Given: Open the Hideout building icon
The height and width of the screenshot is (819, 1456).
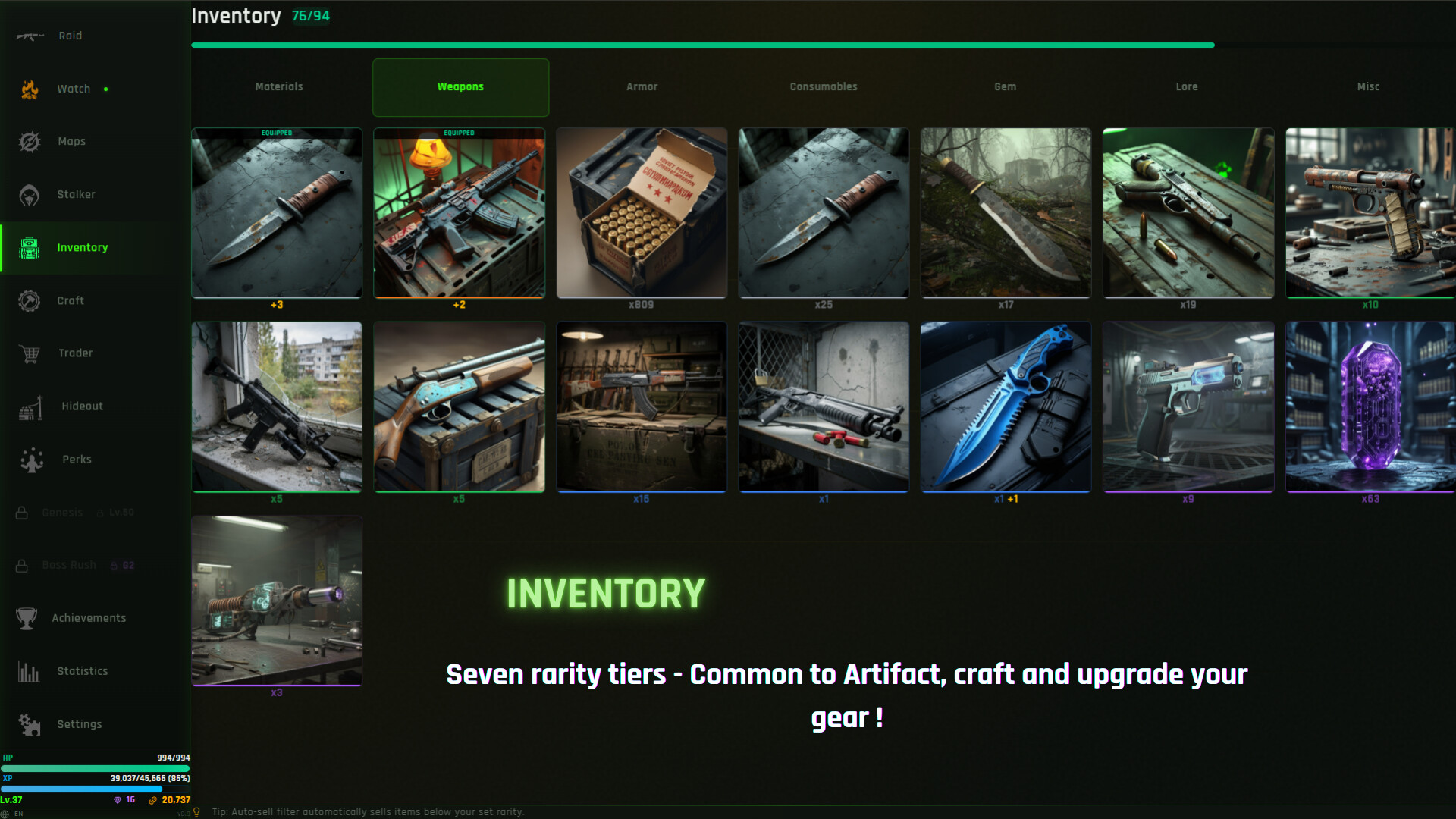Looking at the screenshot, I should click(x=30, y=406).
